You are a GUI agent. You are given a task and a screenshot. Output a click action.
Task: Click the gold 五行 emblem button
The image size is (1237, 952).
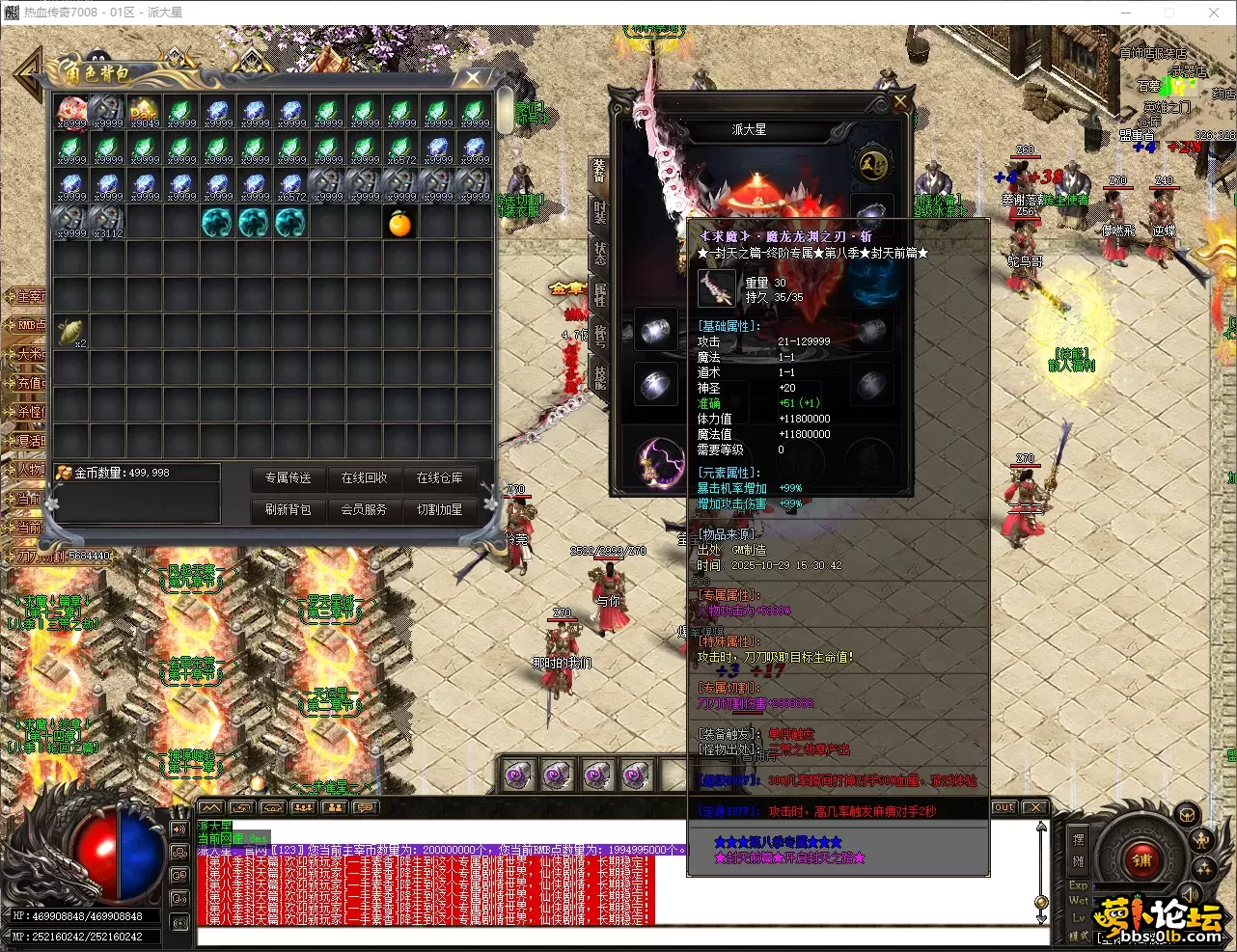[874, 164]
